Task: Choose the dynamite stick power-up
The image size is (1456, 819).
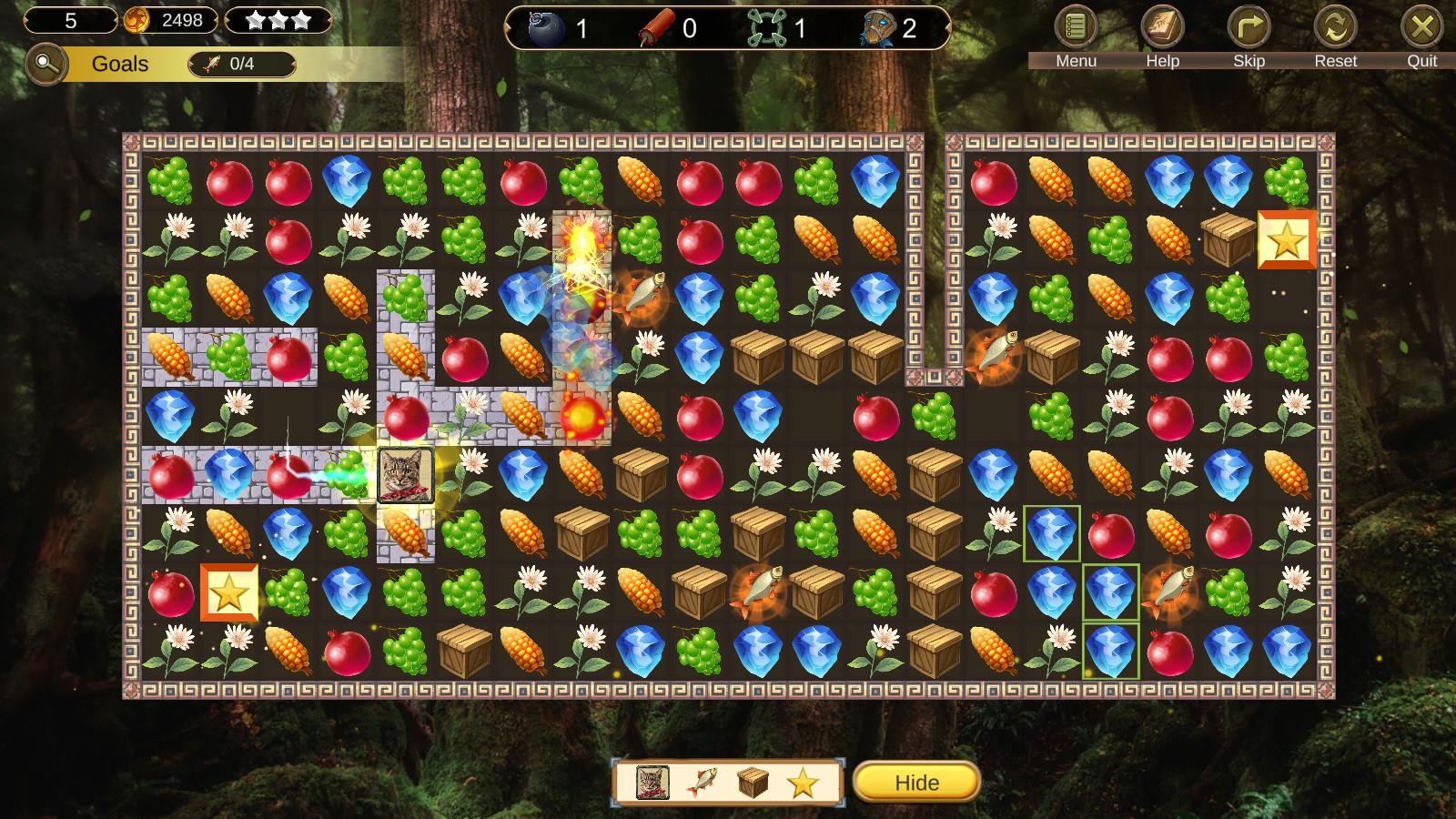Action: [657, 29]
